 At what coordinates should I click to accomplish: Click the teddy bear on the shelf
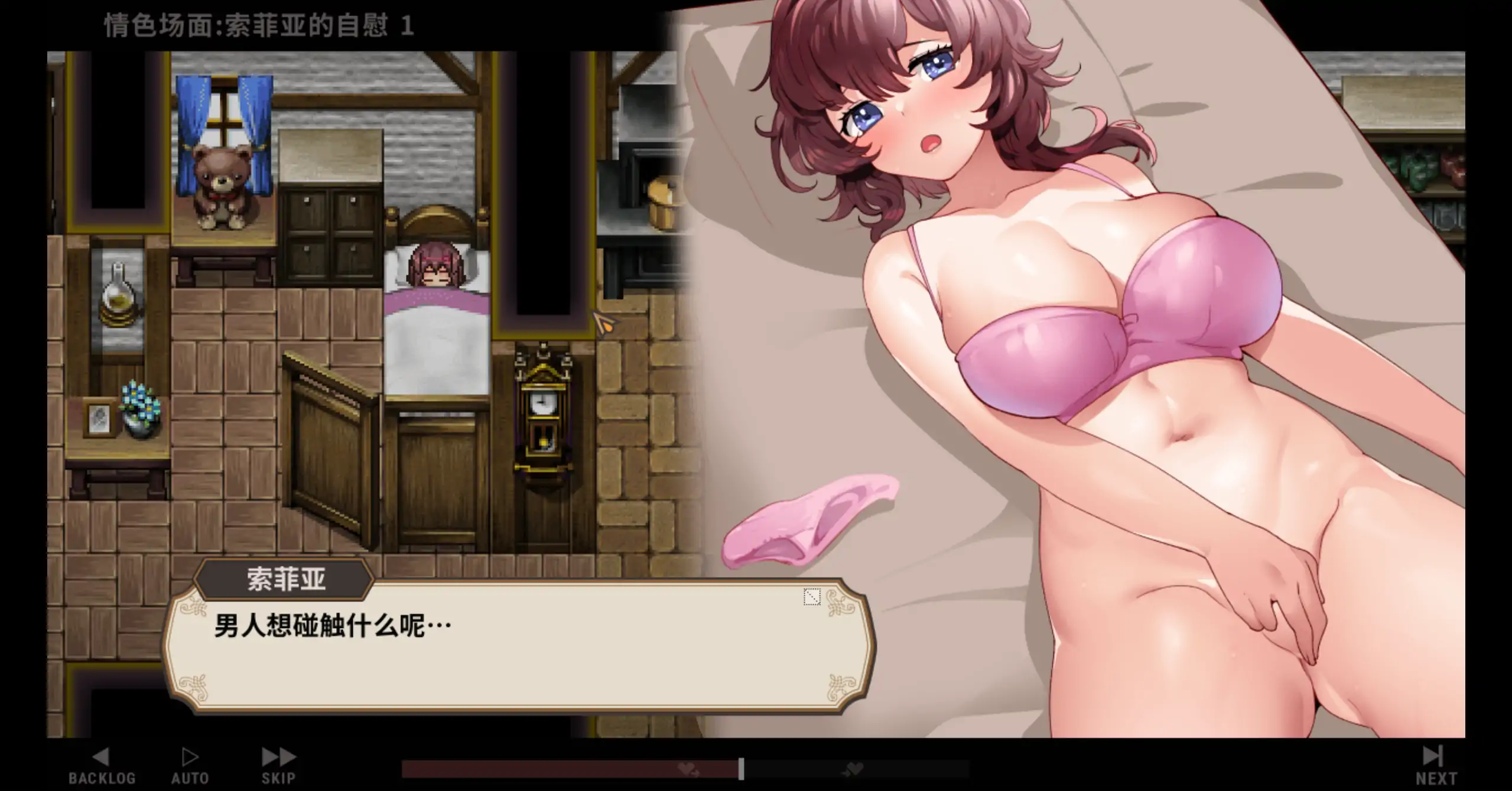tap(221, 184)
